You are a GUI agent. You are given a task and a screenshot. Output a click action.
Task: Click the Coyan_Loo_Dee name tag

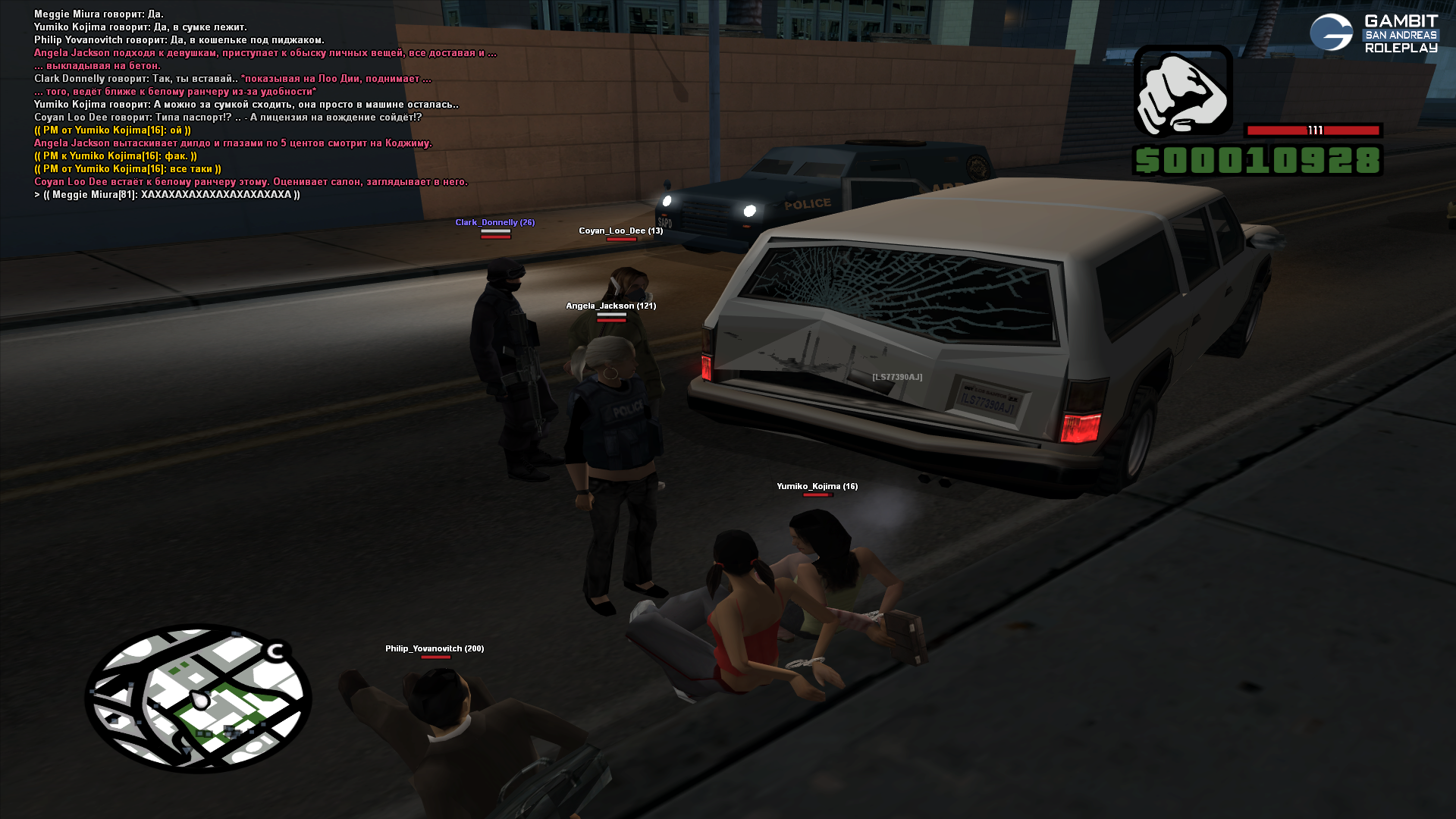620,231
